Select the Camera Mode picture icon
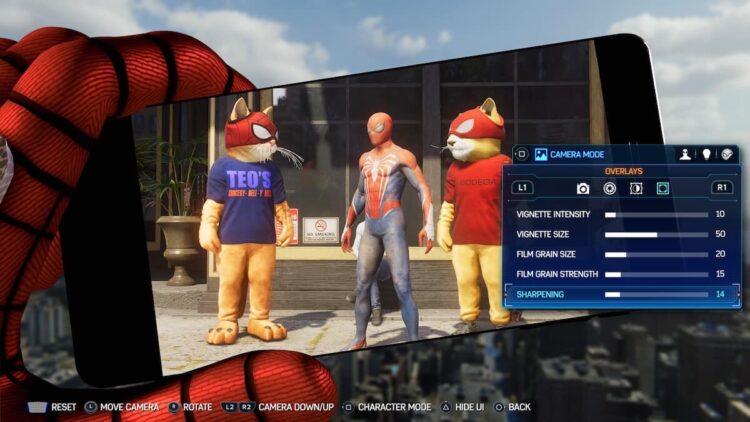 [x=541, y=154]
